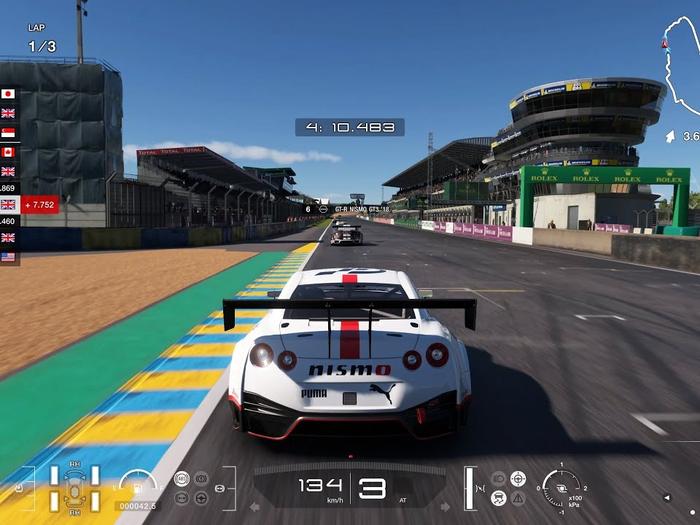Click the small arrow in bottom-right corner
This screenshot has height=525, width=700.
click(x=667, y=497)
